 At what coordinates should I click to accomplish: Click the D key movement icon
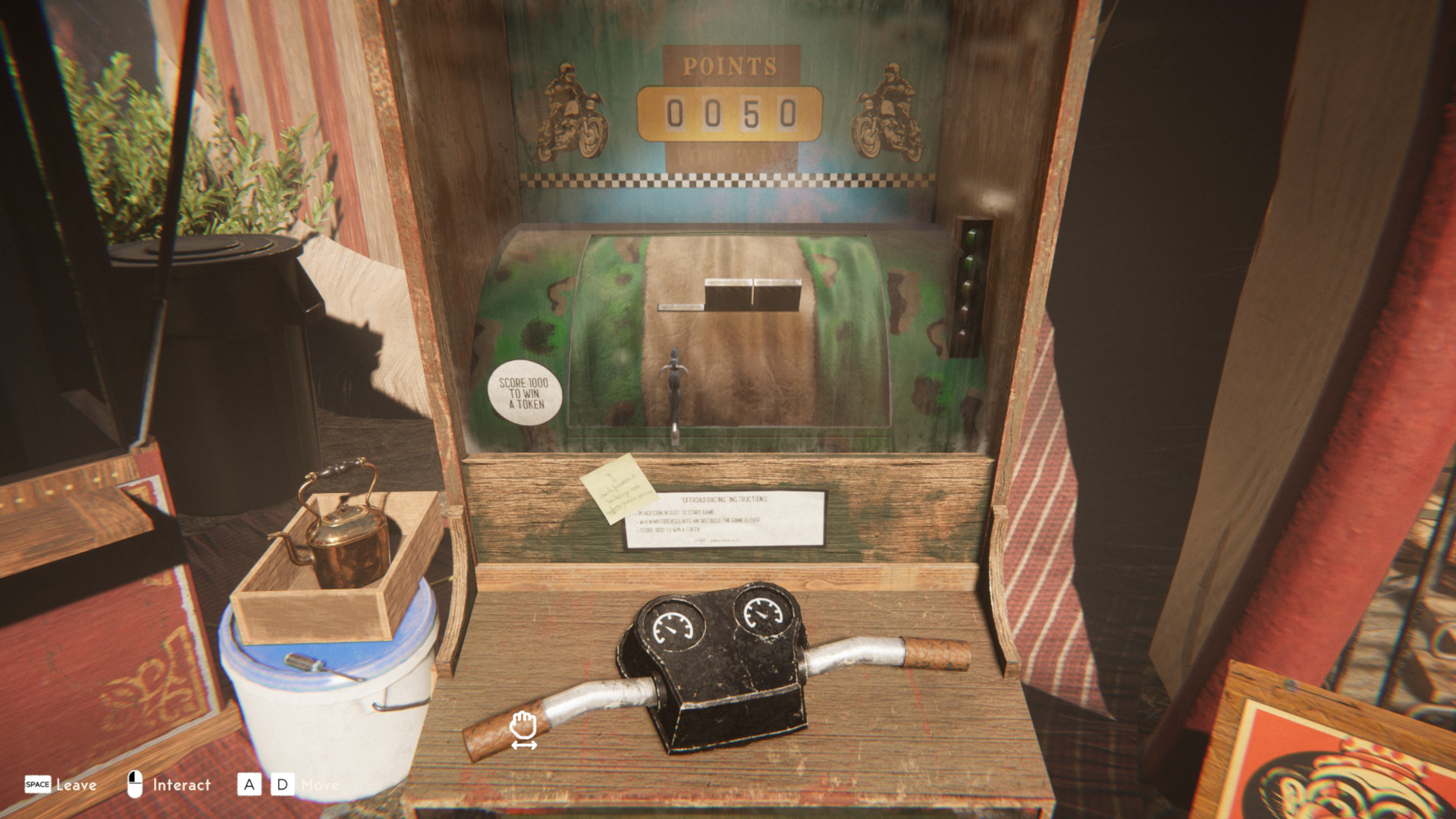[x=281, y=785]
